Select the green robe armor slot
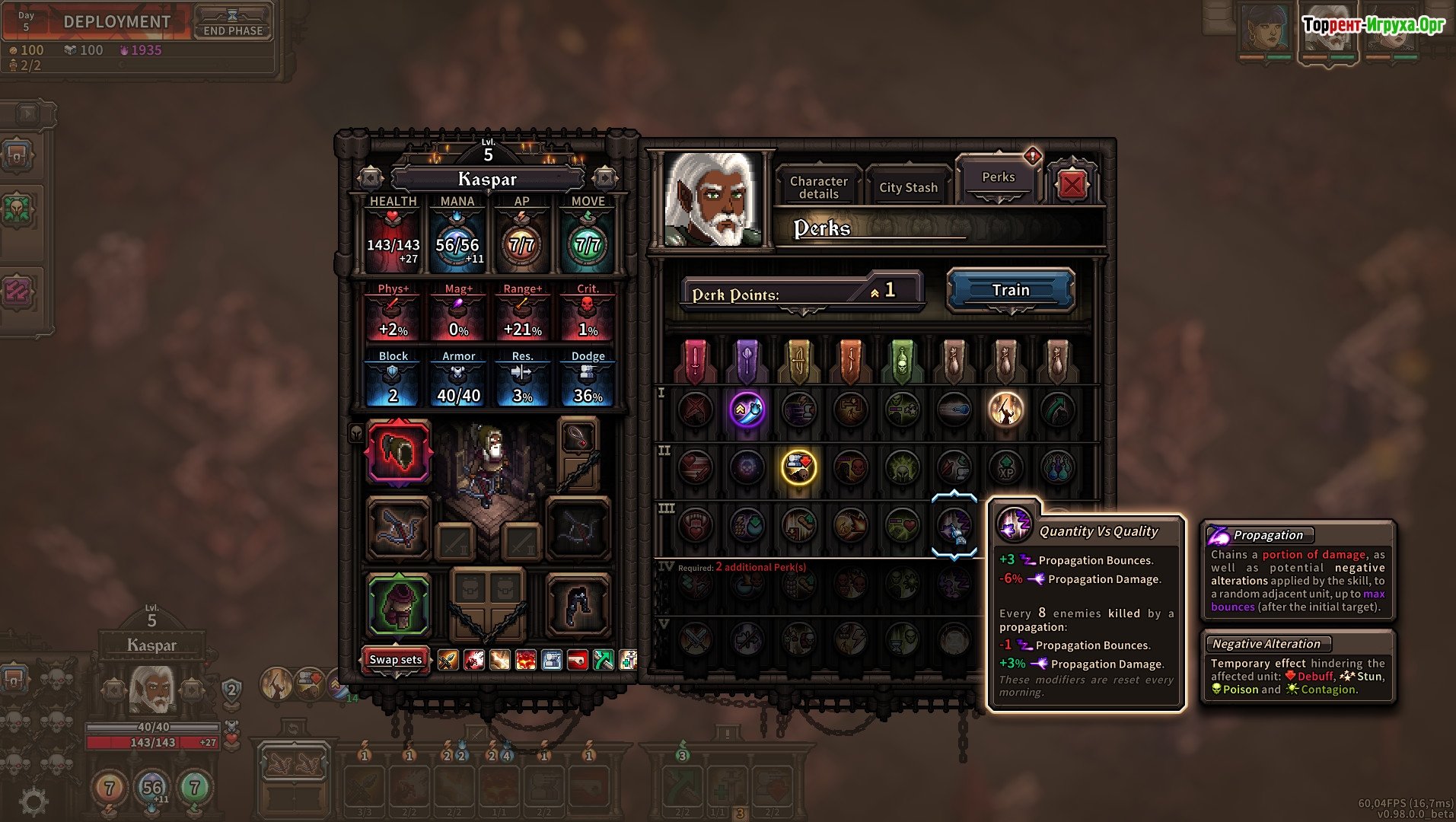The width and height of the screenshot is (1456, 822). coord(399,605)
